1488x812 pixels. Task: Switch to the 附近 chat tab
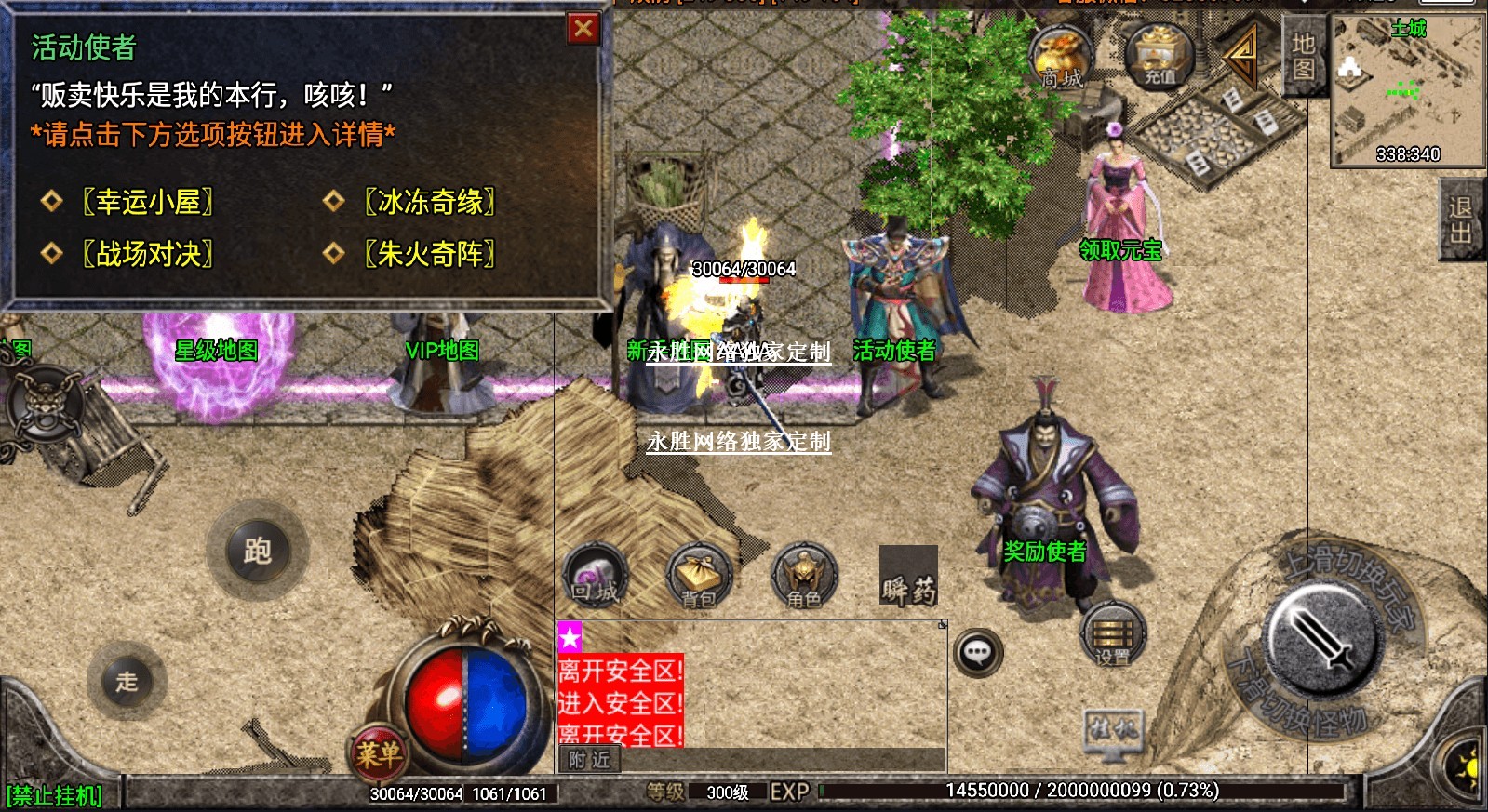(589, 760)
